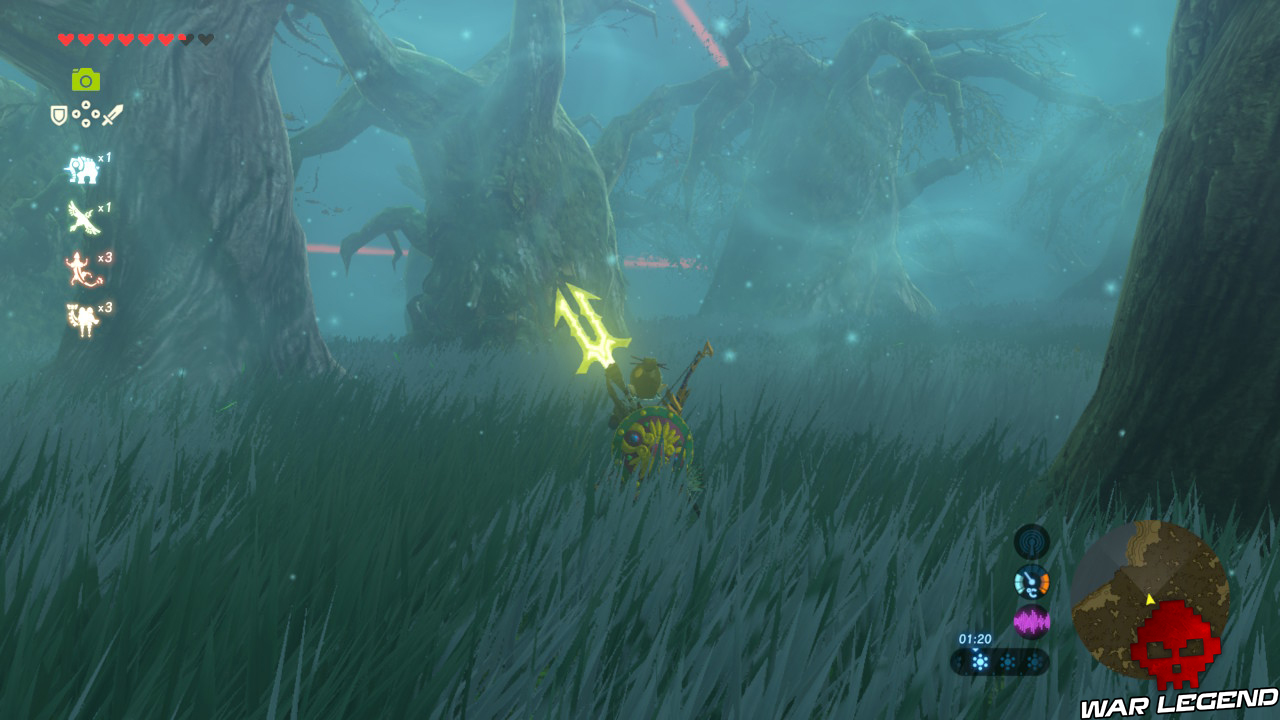Toggle the Sheikah sensor indicator

click(1031, 541)
